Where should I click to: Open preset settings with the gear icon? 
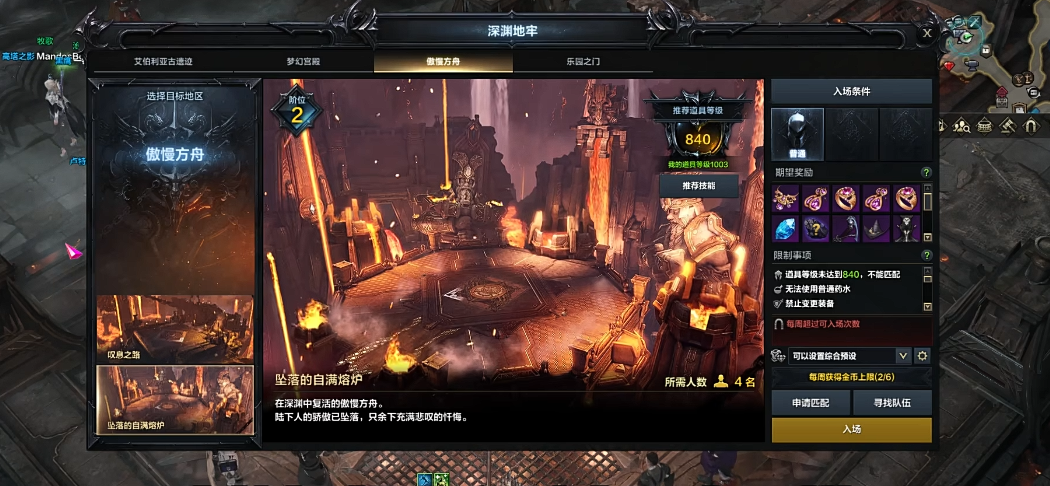922,356
